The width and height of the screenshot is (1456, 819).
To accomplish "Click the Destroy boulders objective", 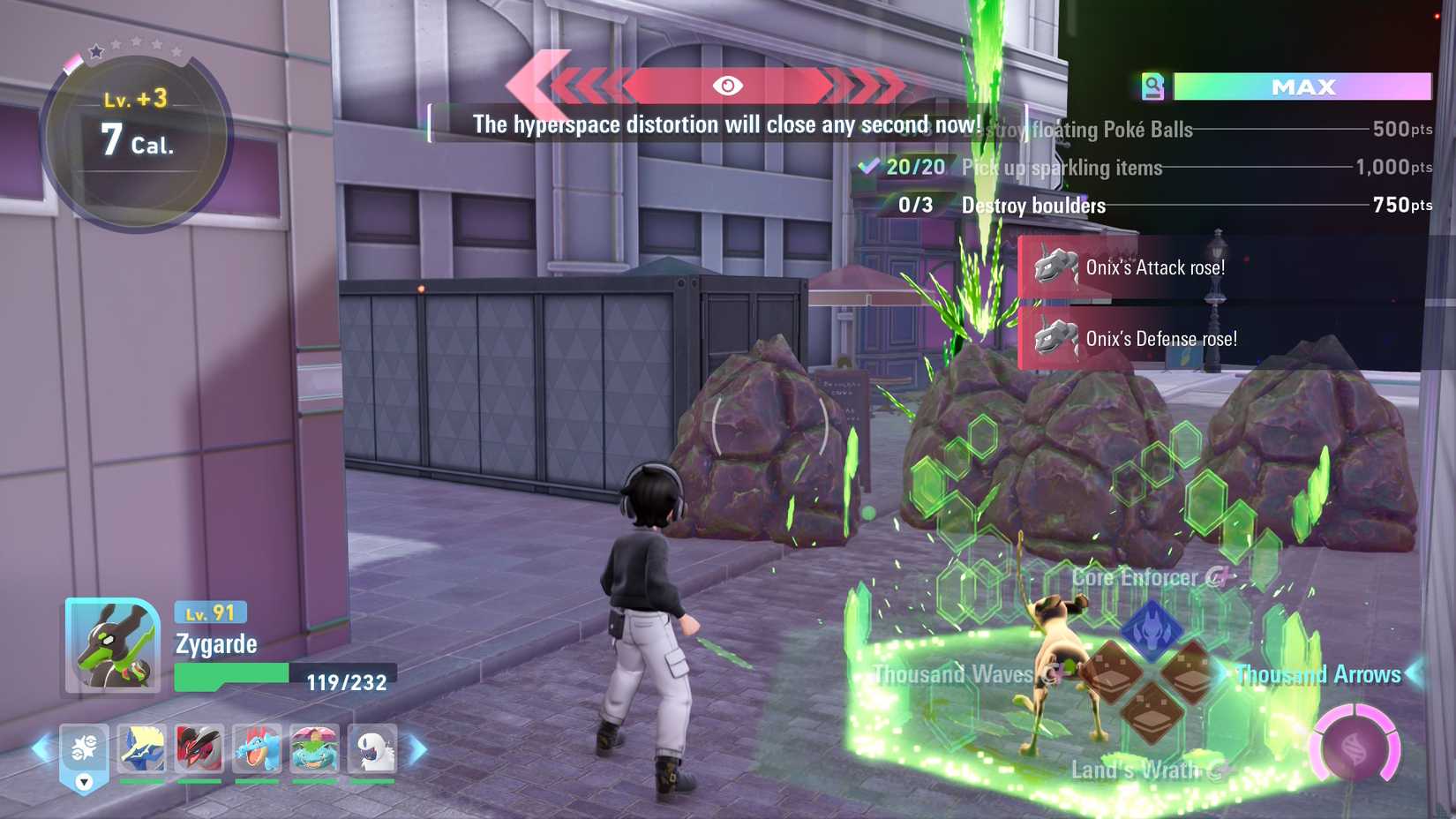I will click(1032, 205).
